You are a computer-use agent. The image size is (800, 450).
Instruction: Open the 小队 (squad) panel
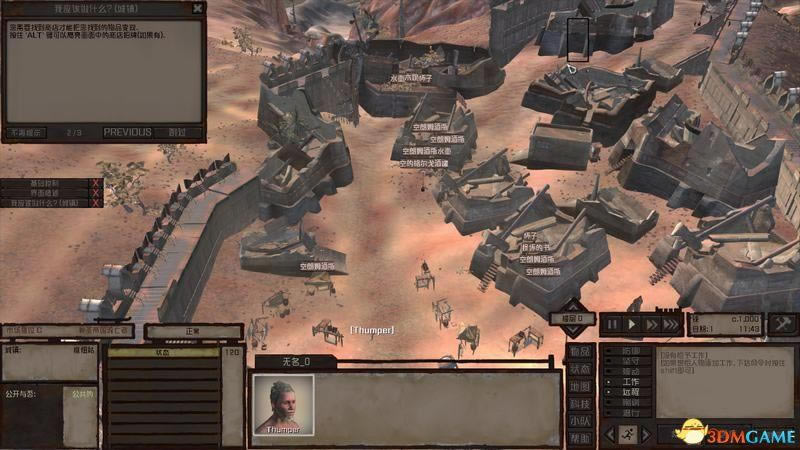(x=580, y=421)
